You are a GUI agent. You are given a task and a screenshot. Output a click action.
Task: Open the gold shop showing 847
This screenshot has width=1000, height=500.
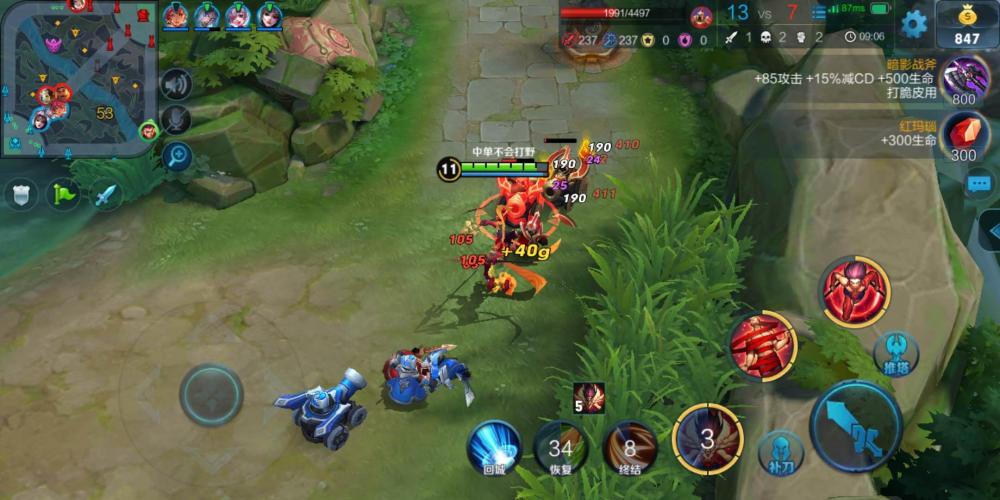tap(965, 24)
